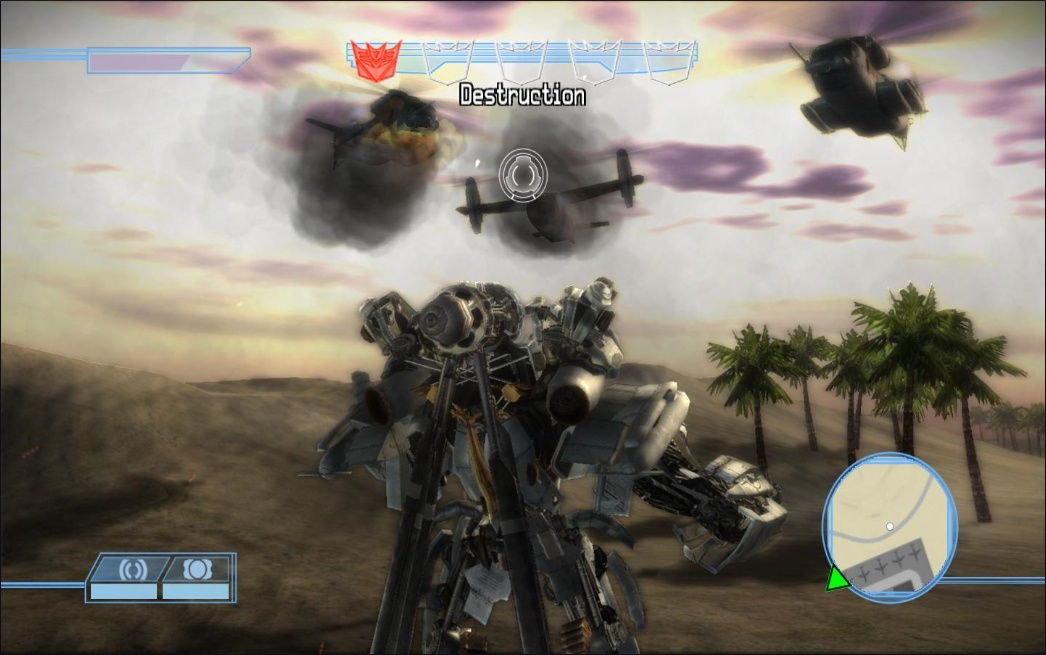Select the left weapon icon with curved brackets

tap(132, 569)
